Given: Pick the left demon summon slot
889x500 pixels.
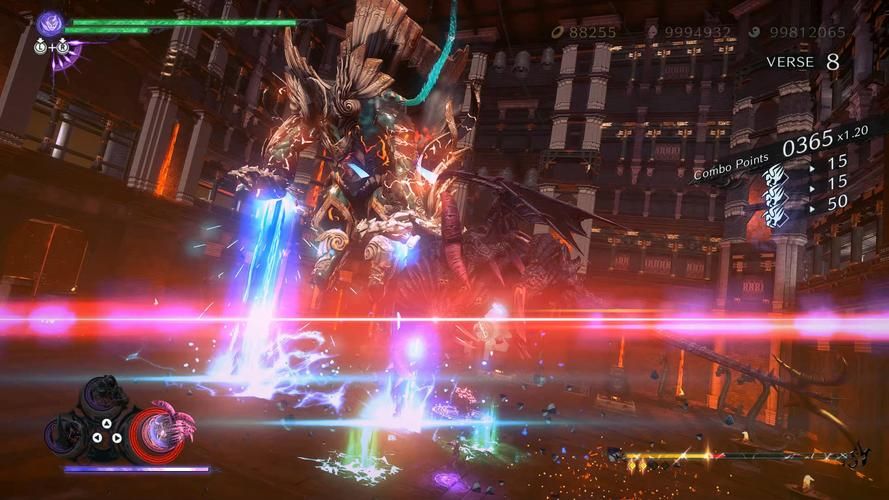Looking at the screenshot, I should (x=64, y=432).
